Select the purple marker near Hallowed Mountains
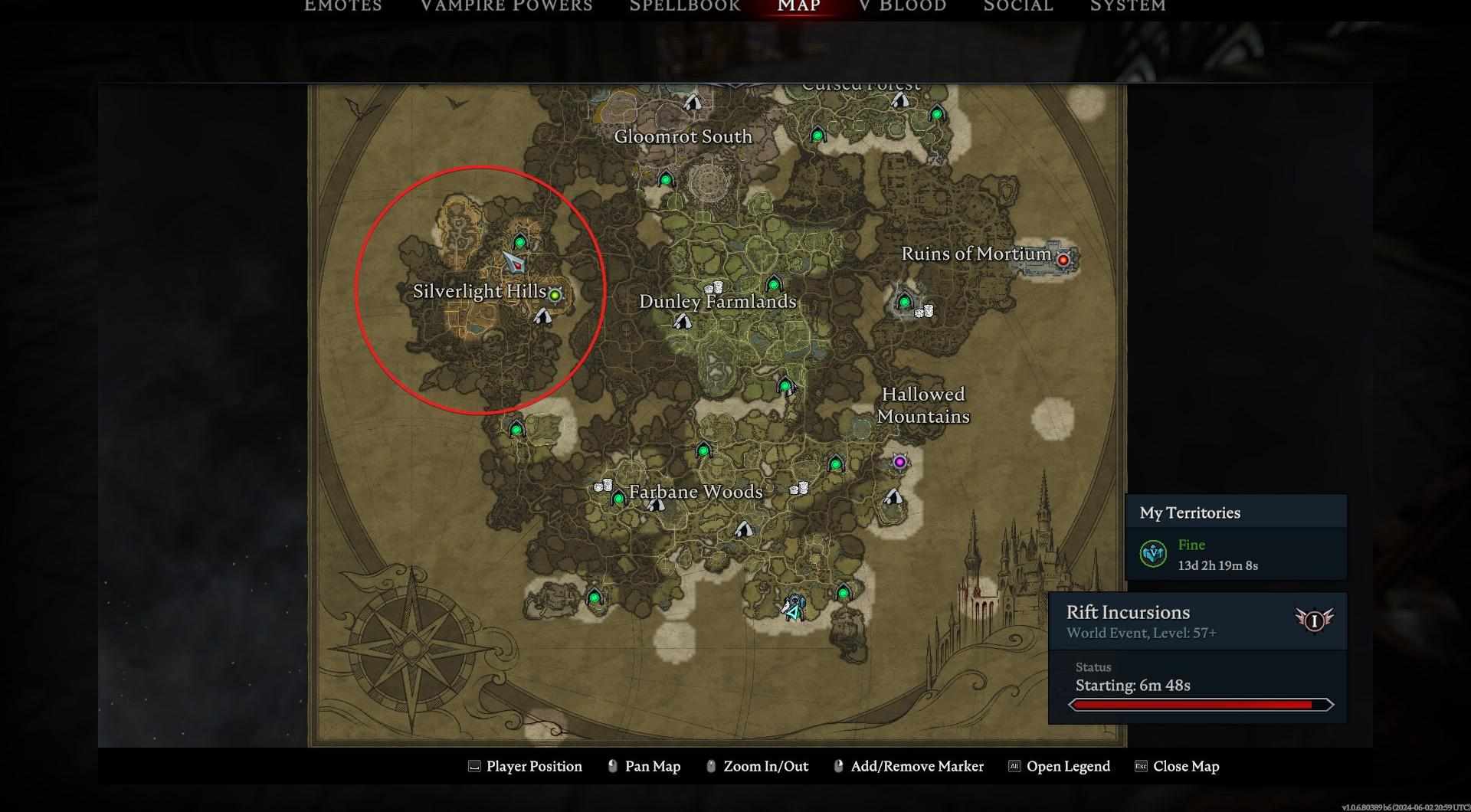The image size is (1471, 812). click(x=899, y=462)
